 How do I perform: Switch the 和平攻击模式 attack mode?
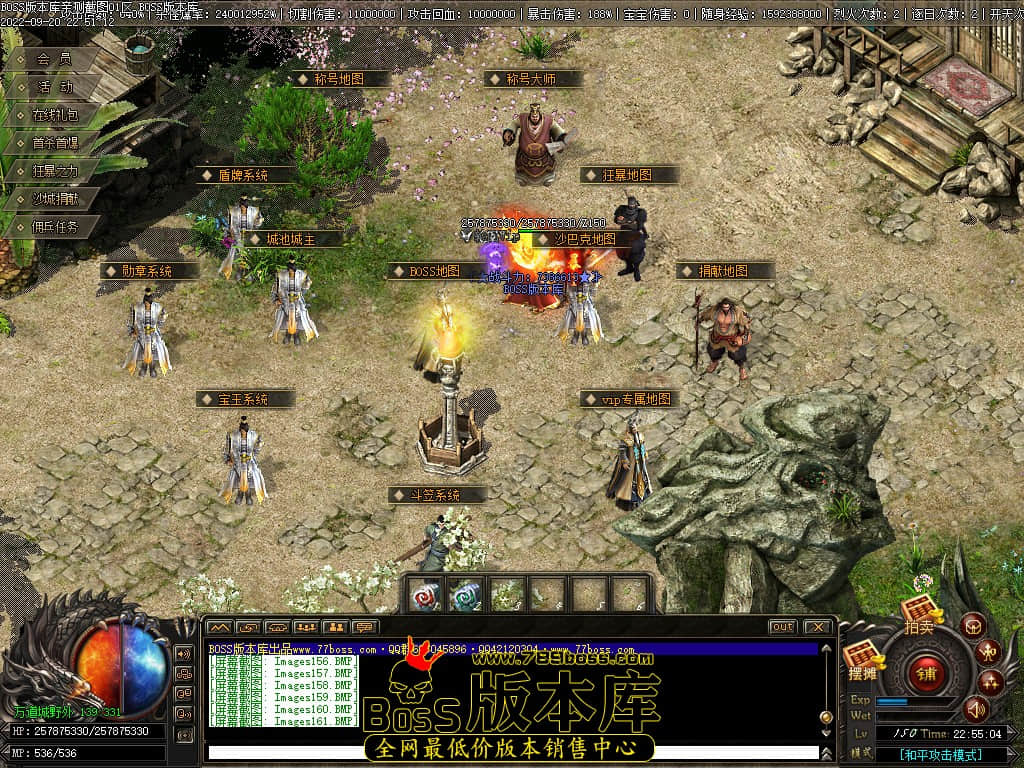[x=940, y=754]
